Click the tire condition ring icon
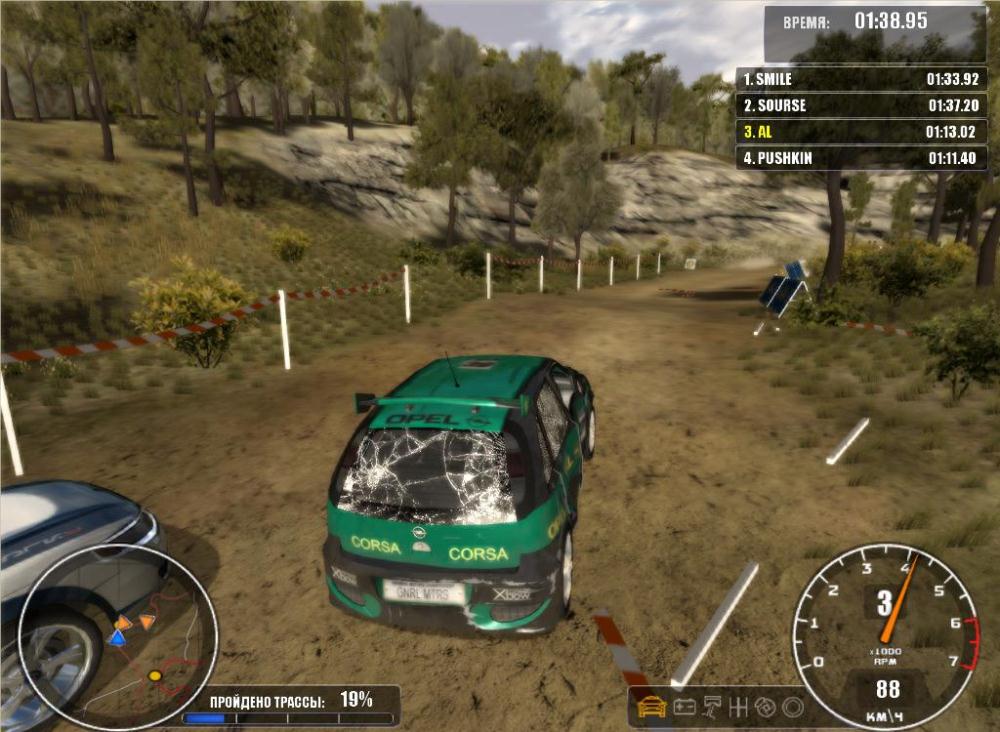Screen dimensions: 1000x732 (793, 706)
